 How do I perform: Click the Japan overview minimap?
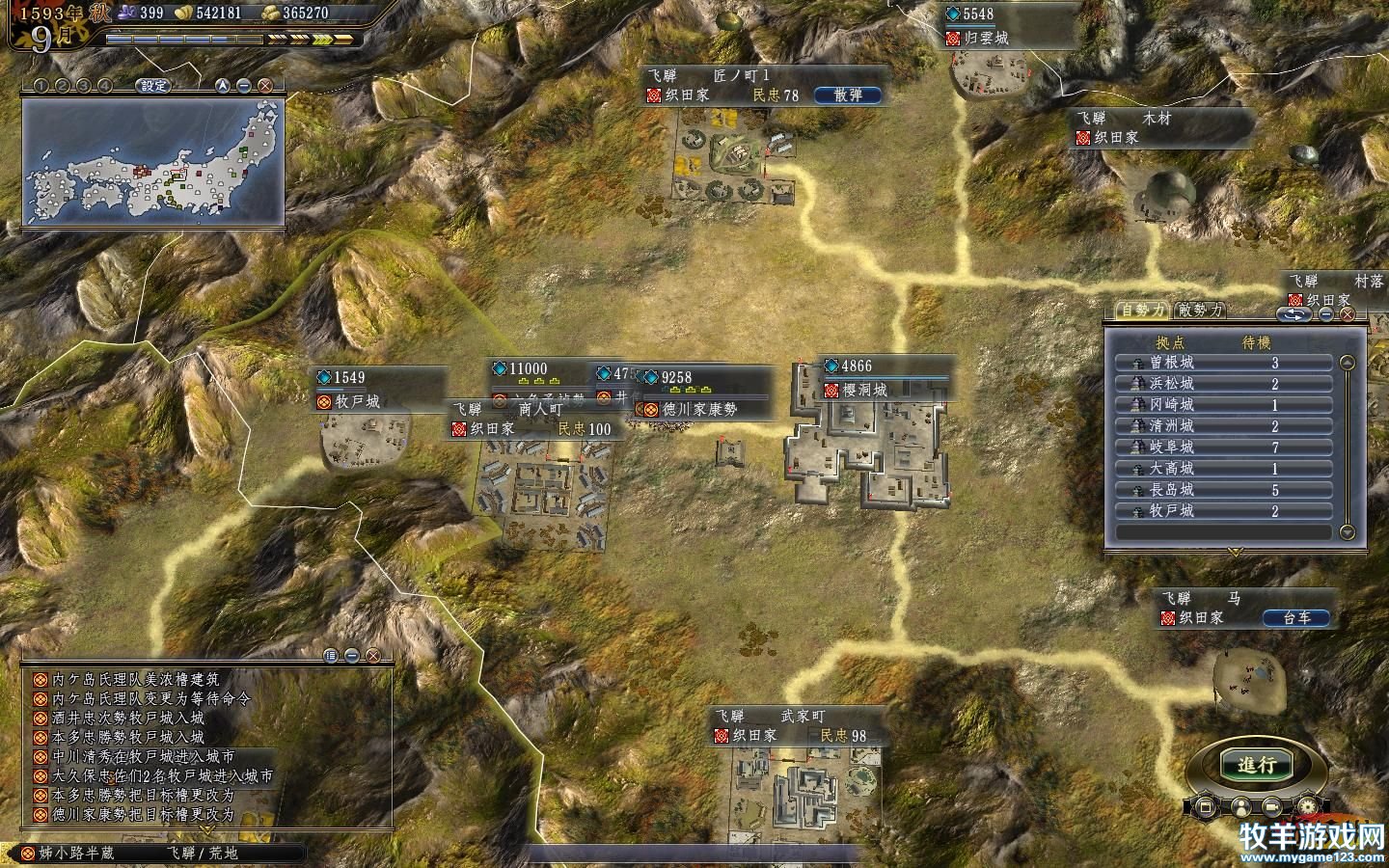click(x=152, y=161)
